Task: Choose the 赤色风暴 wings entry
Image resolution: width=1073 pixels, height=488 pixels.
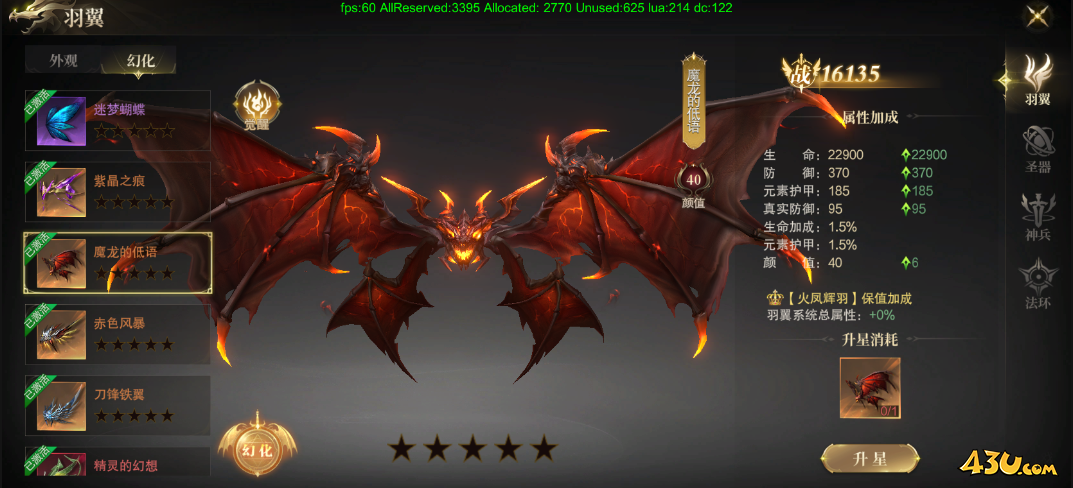Action: [x=117, y=334]
